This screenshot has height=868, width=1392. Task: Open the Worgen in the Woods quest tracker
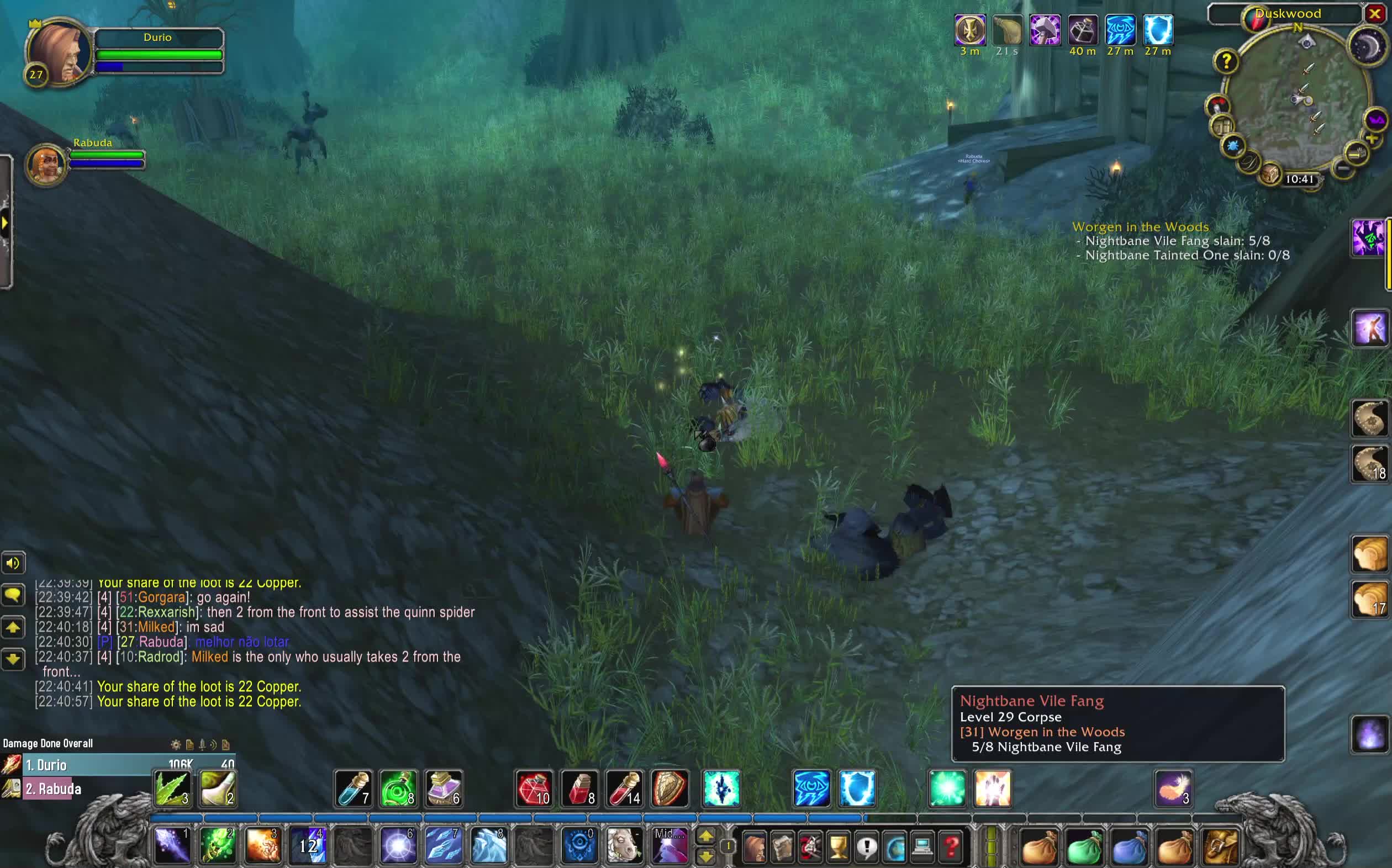1140,227
